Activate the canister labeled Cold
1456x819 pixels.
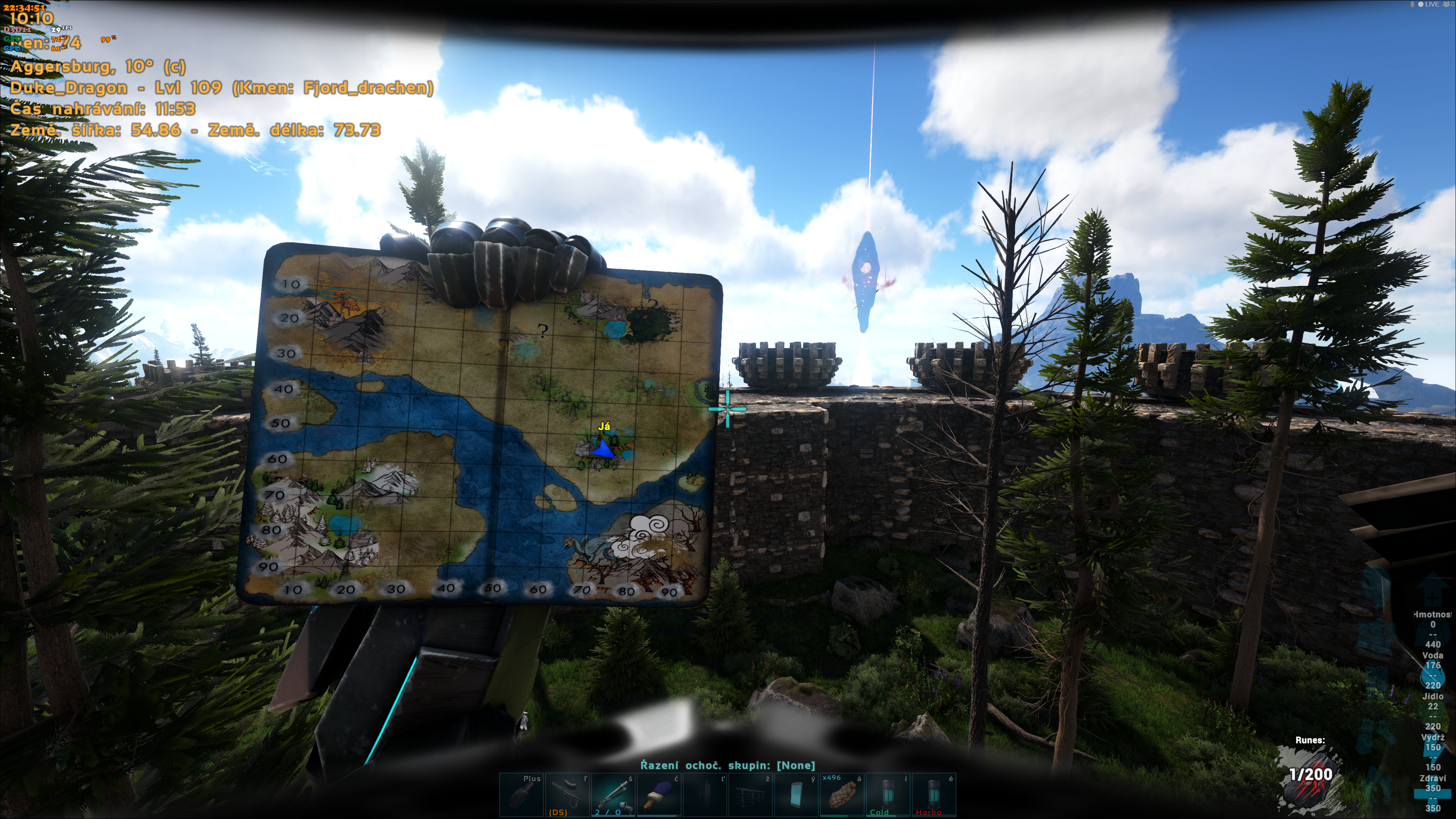coord(888,795)
